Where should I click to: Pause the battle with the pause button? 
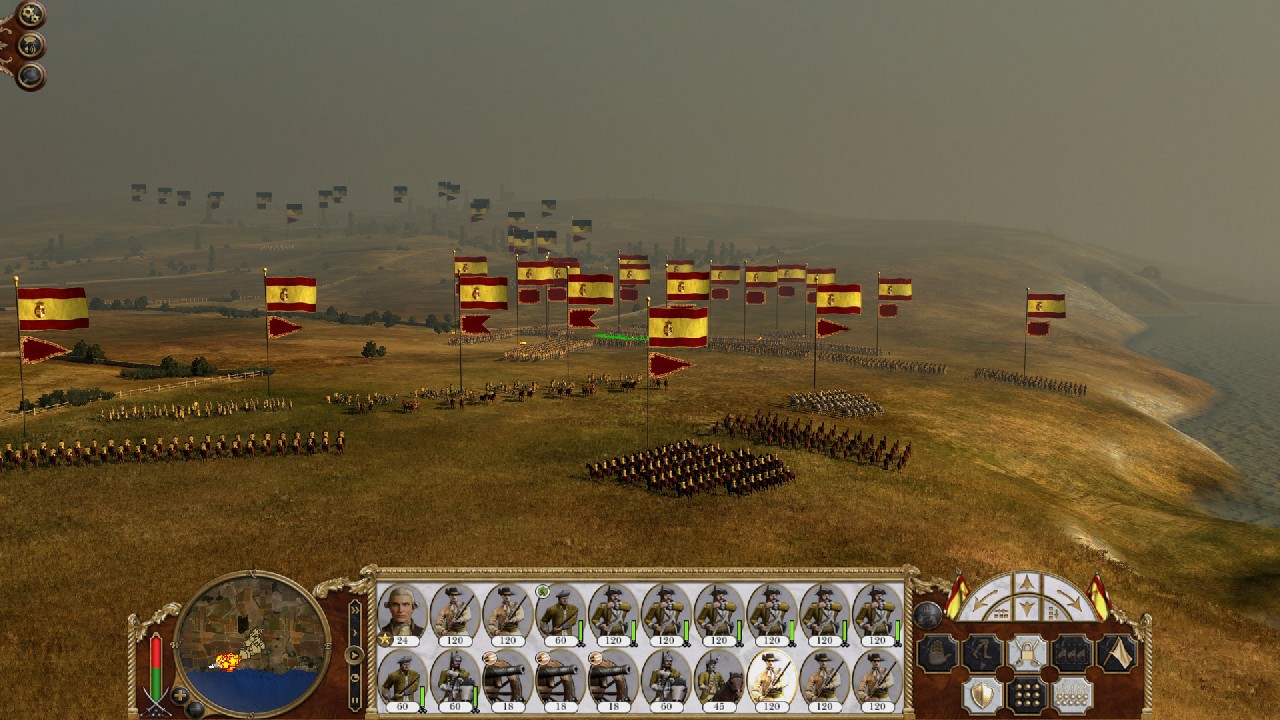pos(355,699)
